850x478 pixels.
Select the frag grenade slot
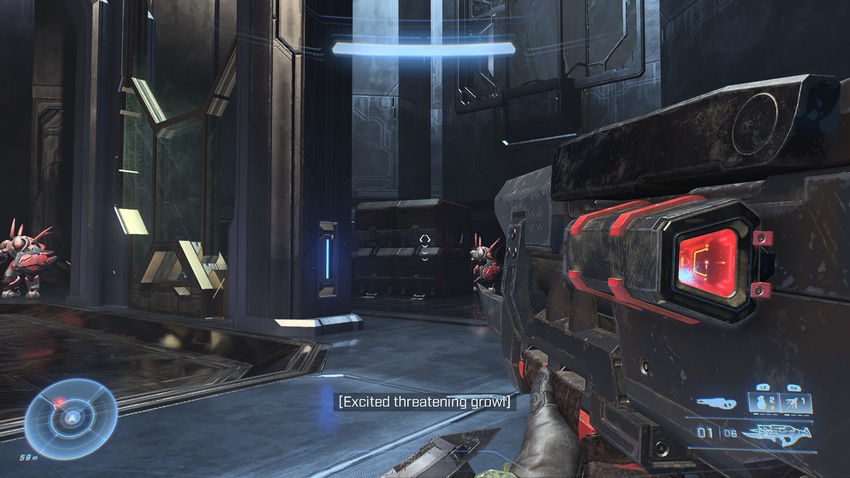[764, 404]
